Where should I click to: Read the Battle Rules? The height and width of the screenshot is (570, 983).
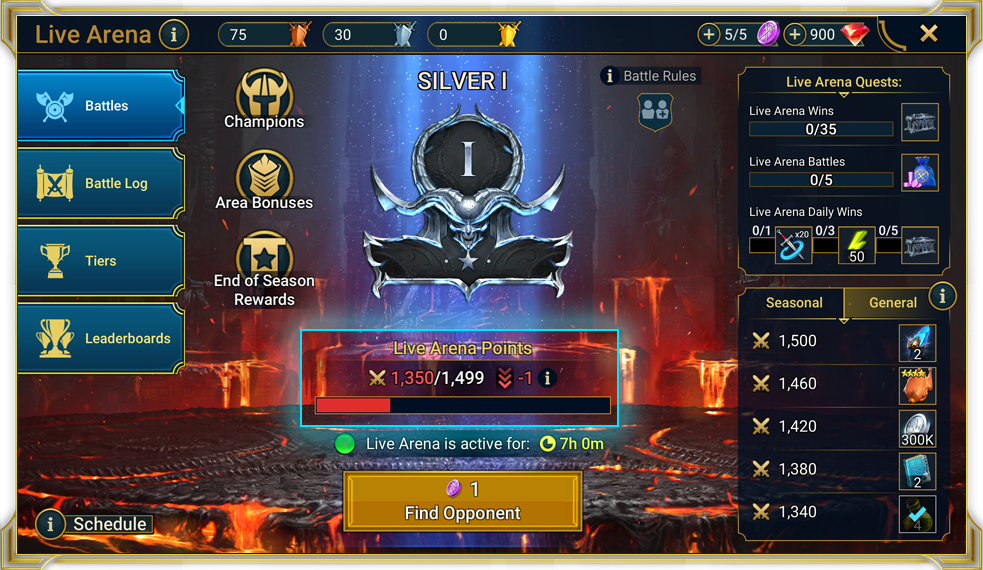tap(649, 76)
